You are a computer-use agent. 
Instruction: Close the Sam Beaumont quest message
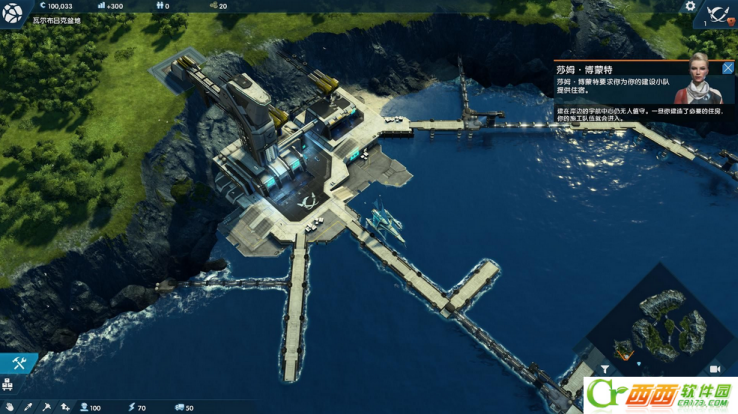[x=728, y=68]
